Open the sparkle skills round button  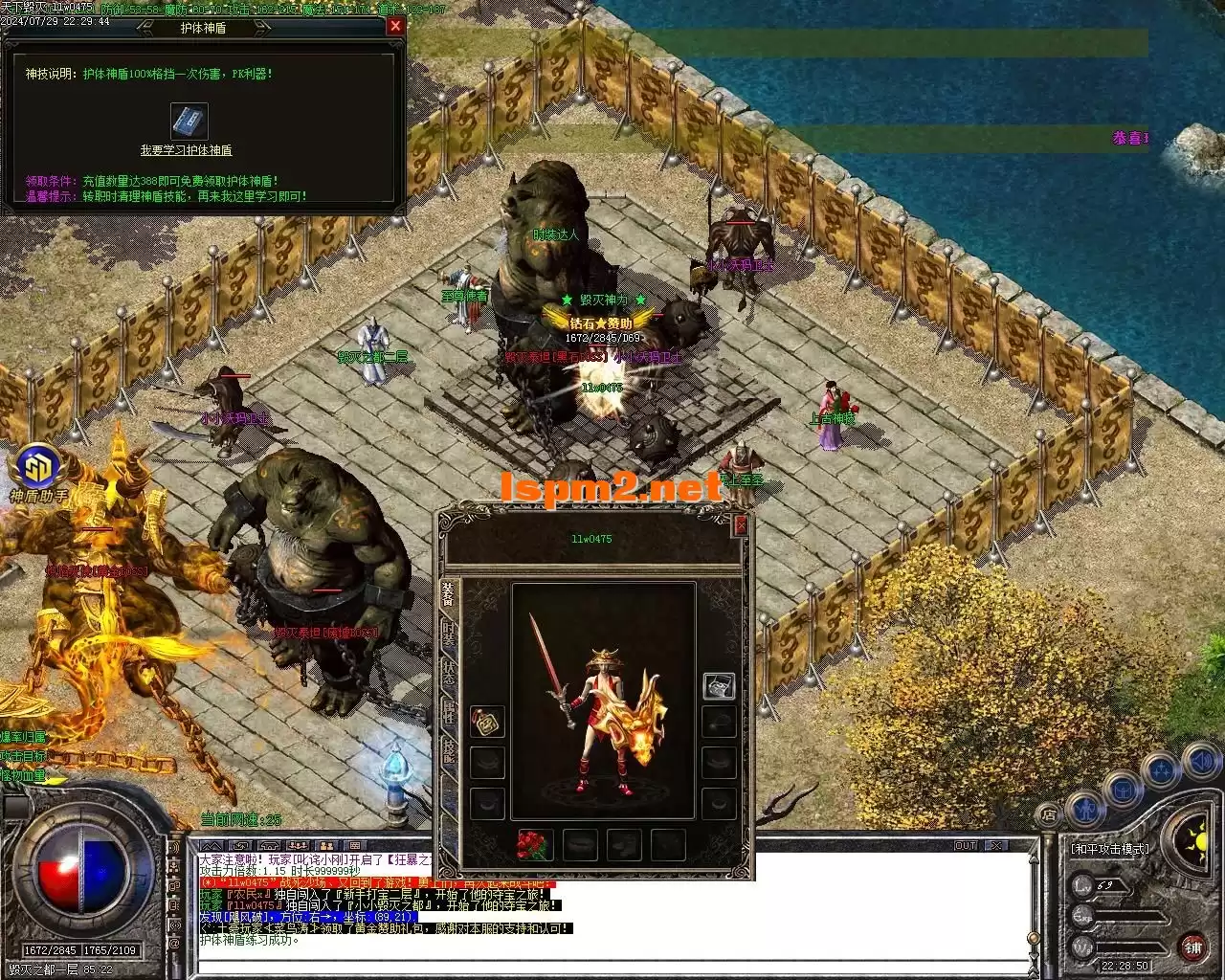[x=1162, y=770]
